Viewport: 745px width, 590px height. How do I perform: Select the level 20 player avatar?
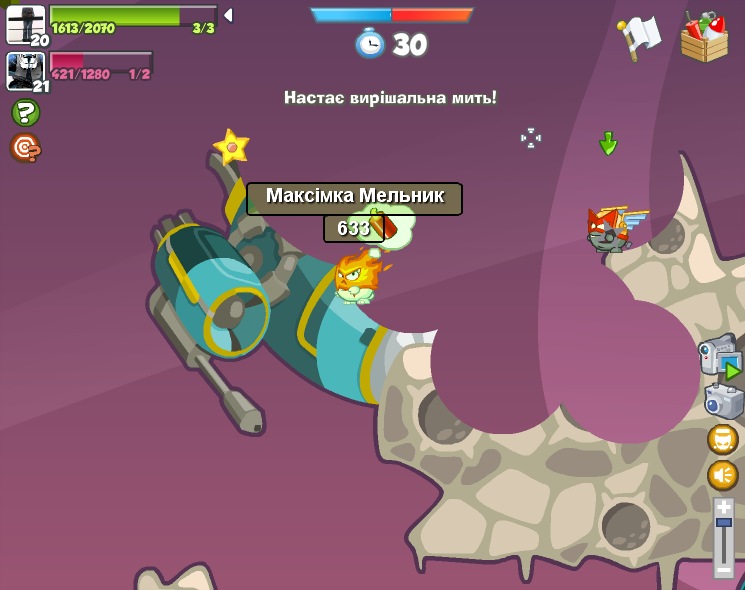tap(25, 24)
